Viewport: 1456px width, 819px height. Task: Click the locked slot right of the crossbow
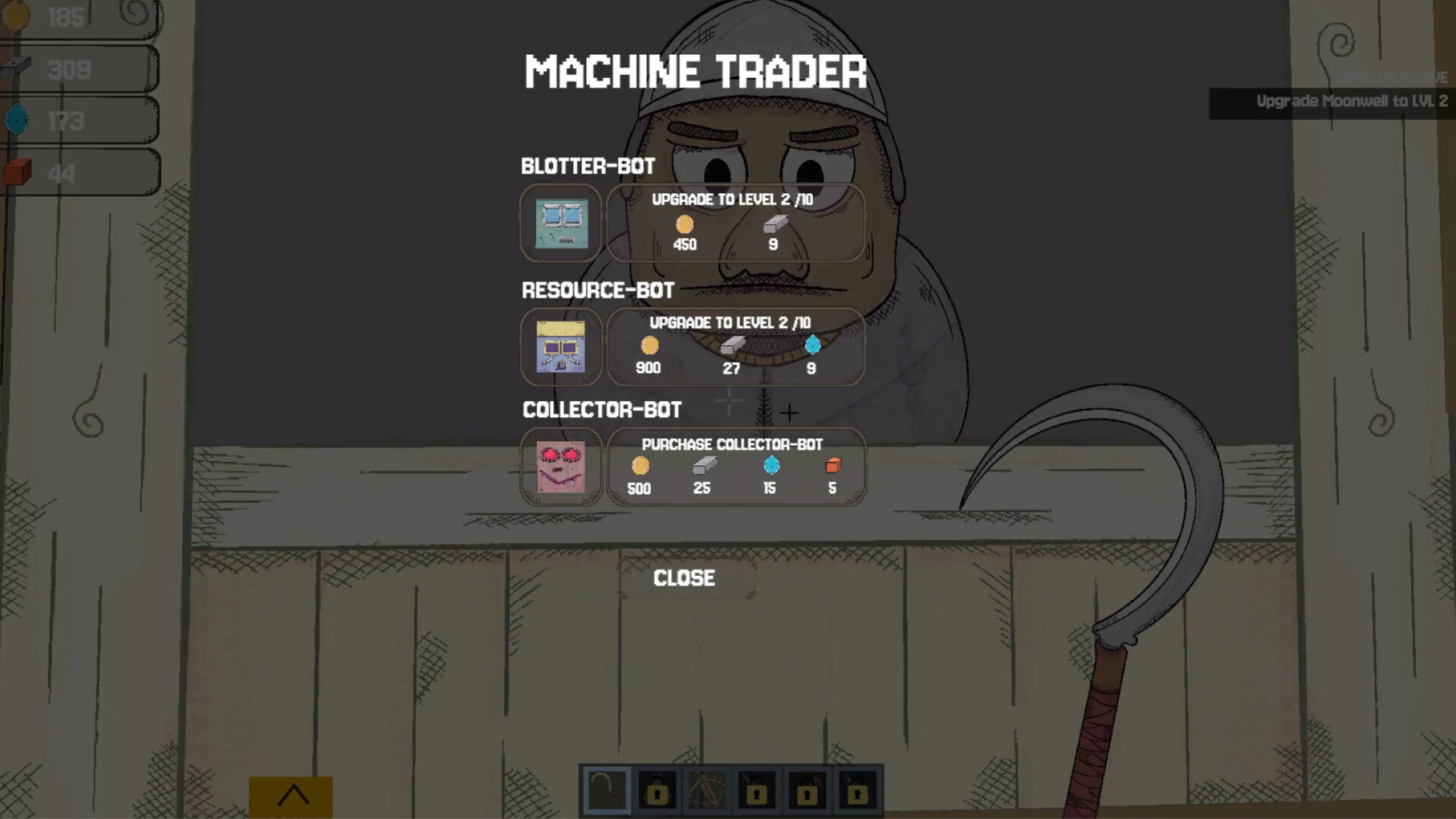pyautogui.click(x=755, y=790)
